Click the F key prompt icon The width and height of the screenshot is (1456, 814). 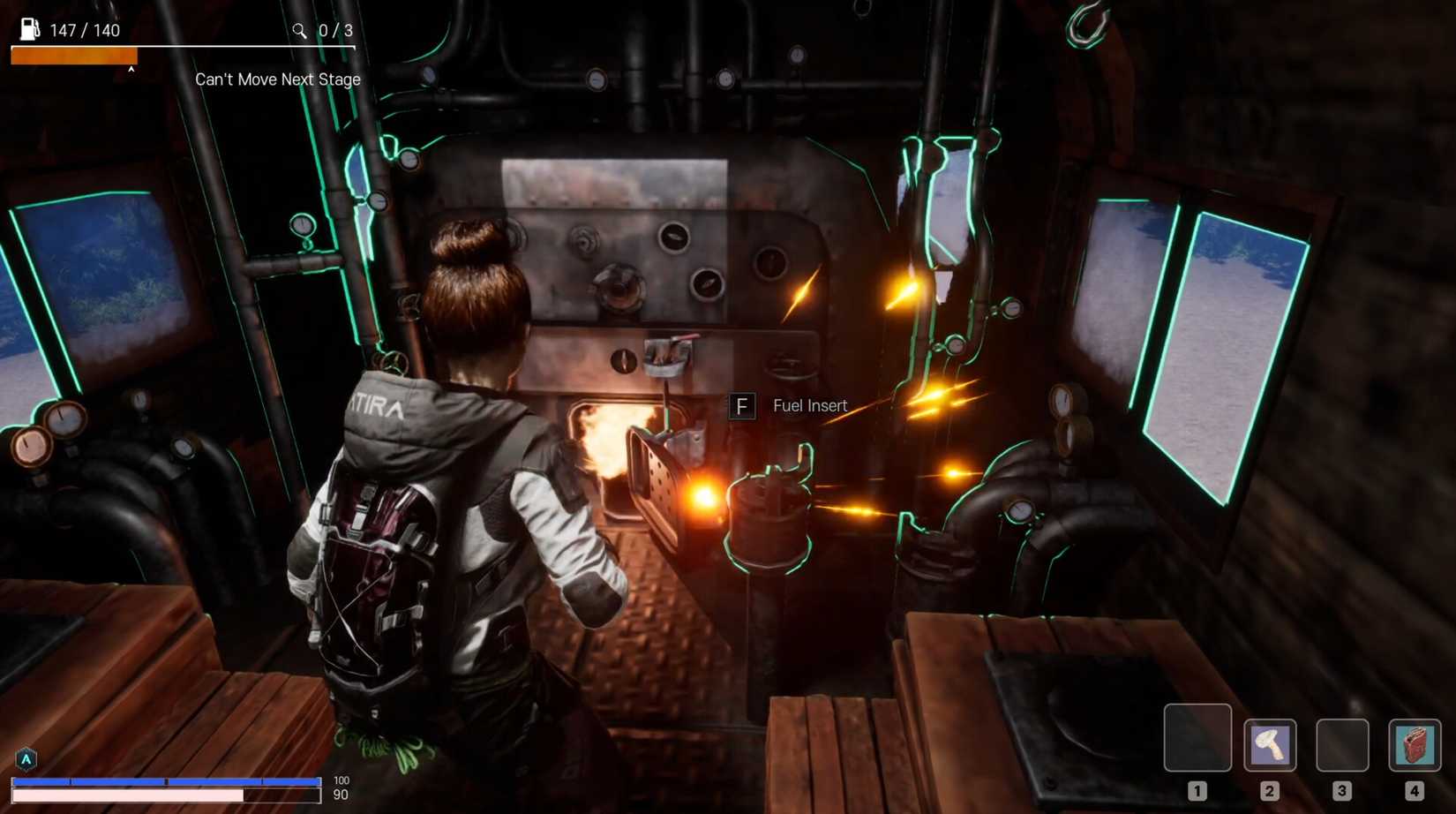click(742, 406)
